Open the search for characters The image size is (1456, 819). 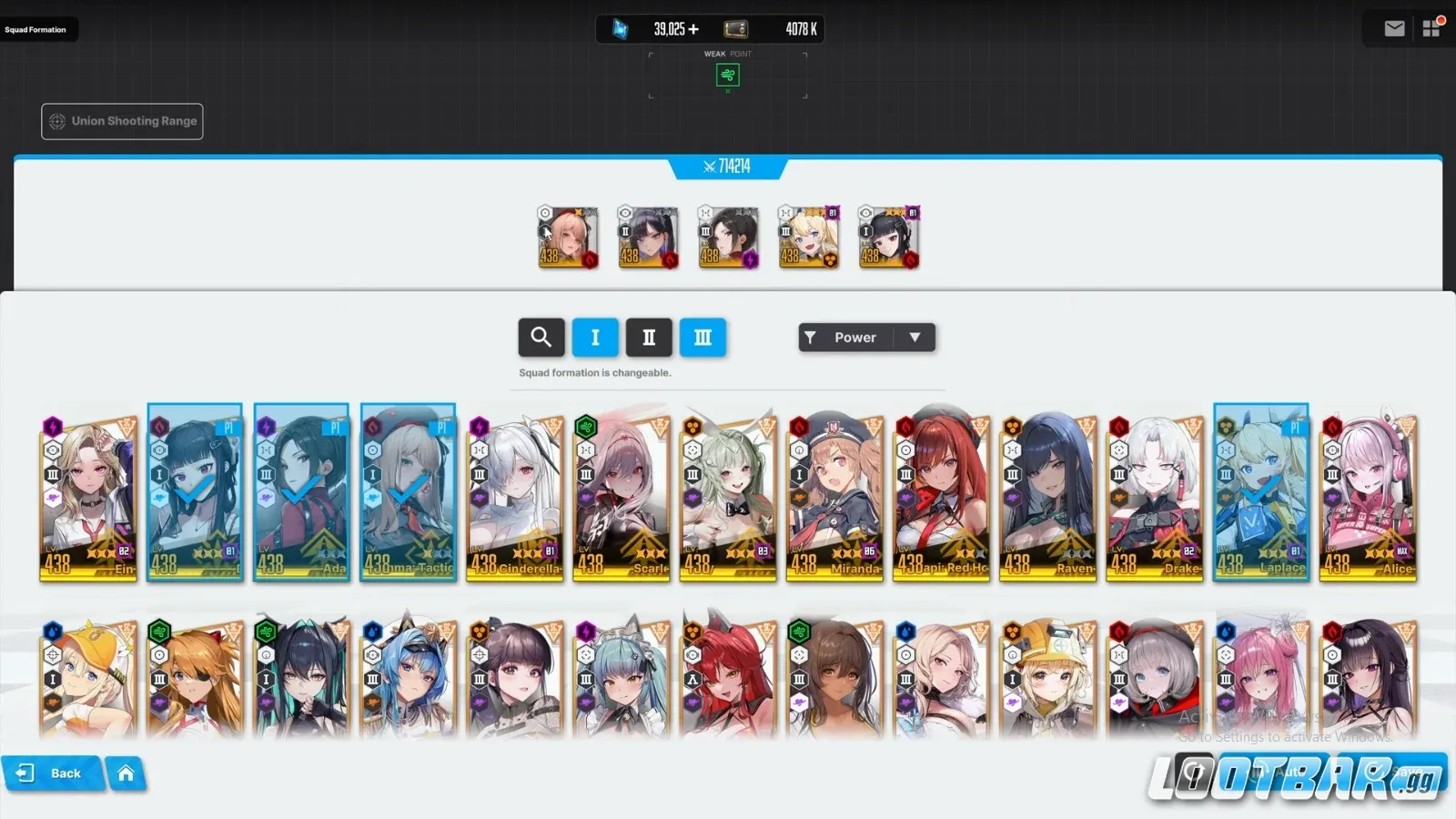coord(541,338)
